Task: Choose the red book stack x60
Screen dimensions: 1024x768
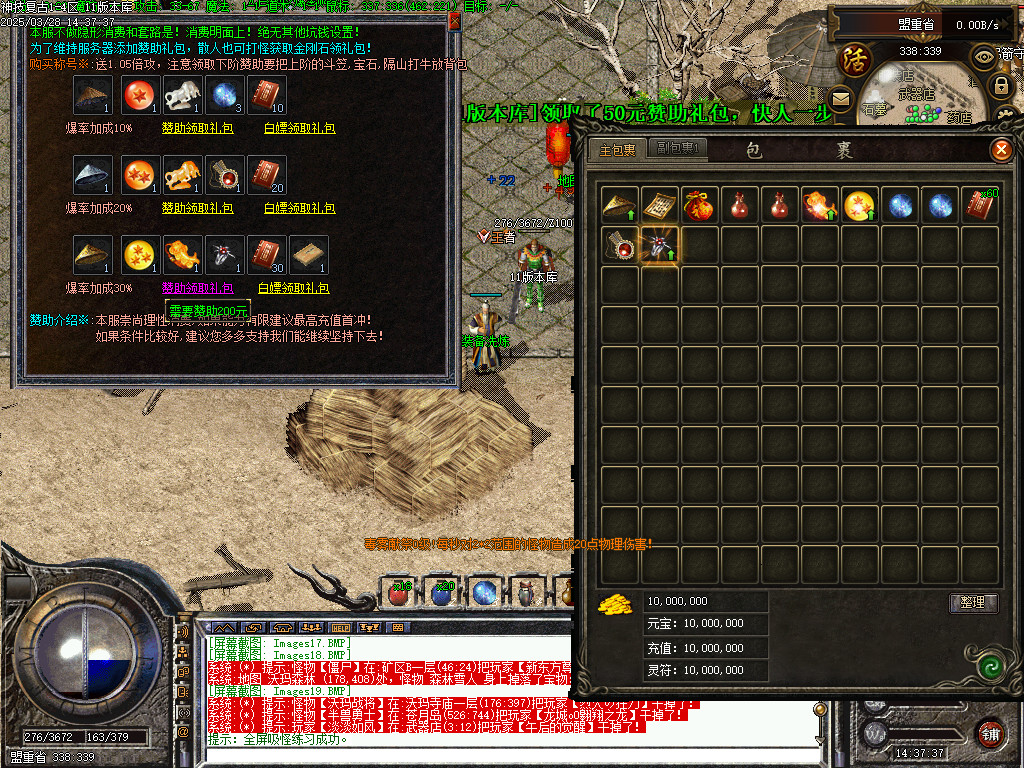Action: click(x=979, y=205)
